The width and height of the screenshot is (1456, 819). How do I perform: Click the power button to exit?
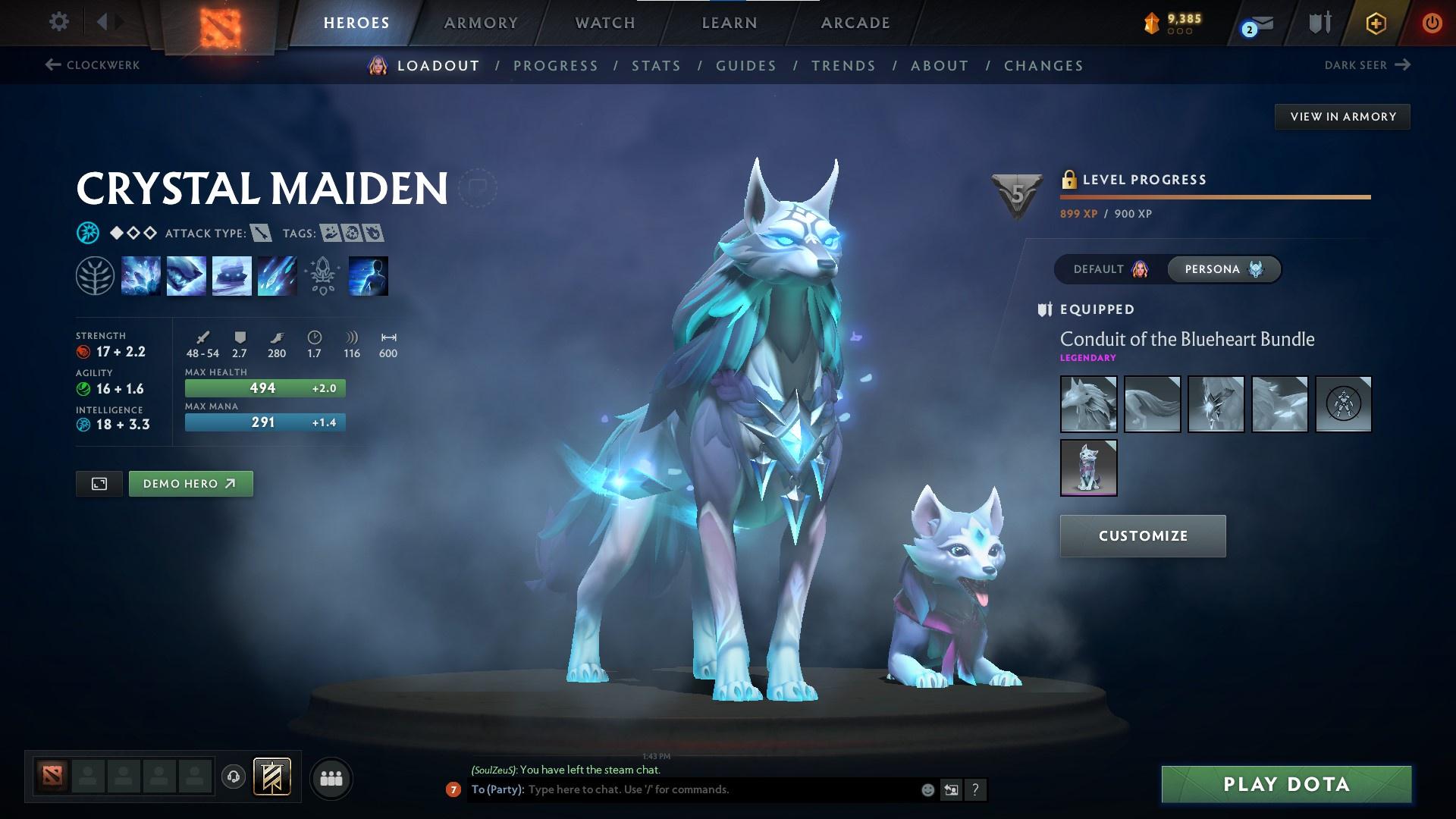[x=1432, y=23]
